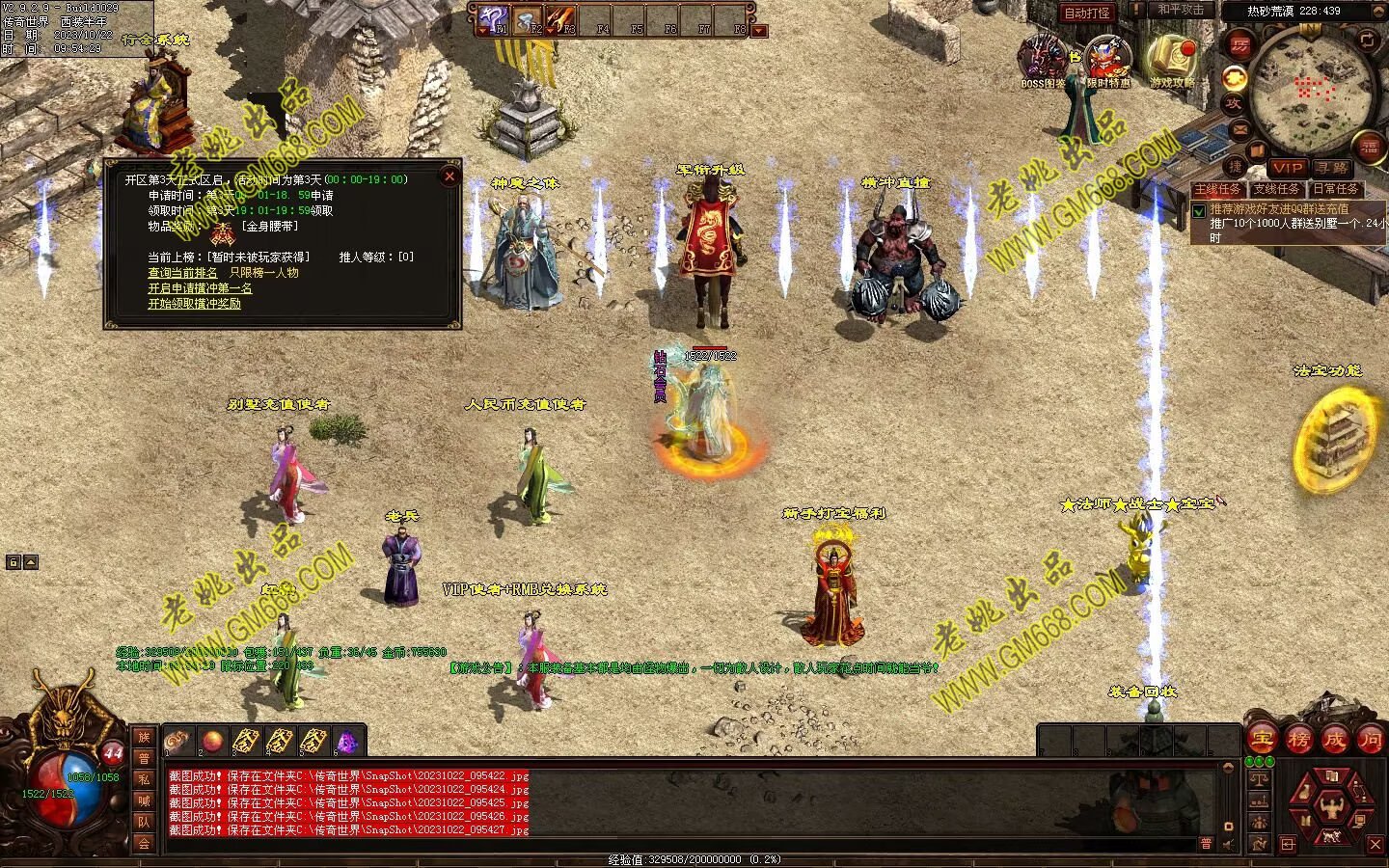Open the 查询当前排名 ranking link
The height and width of the screenshot is (868, 1389).
[x=182, y=273]
